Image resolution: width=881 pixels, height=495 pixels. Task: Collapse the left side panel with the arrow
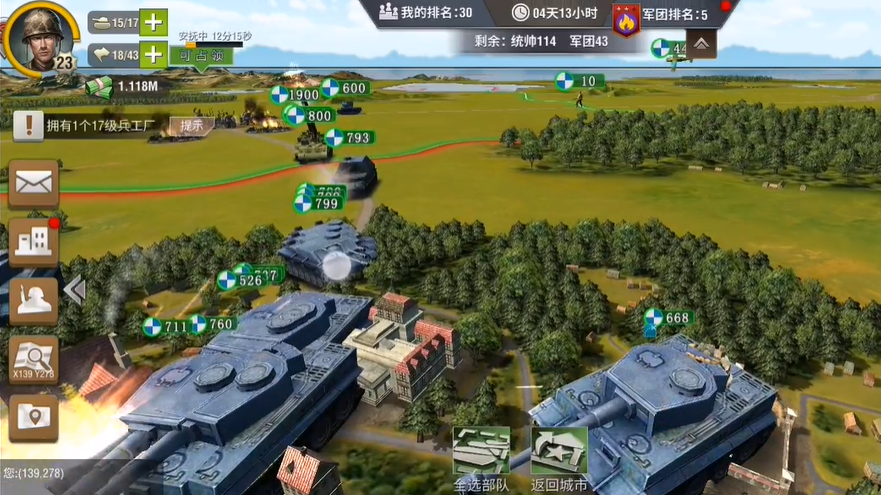[x=74, y=290]
